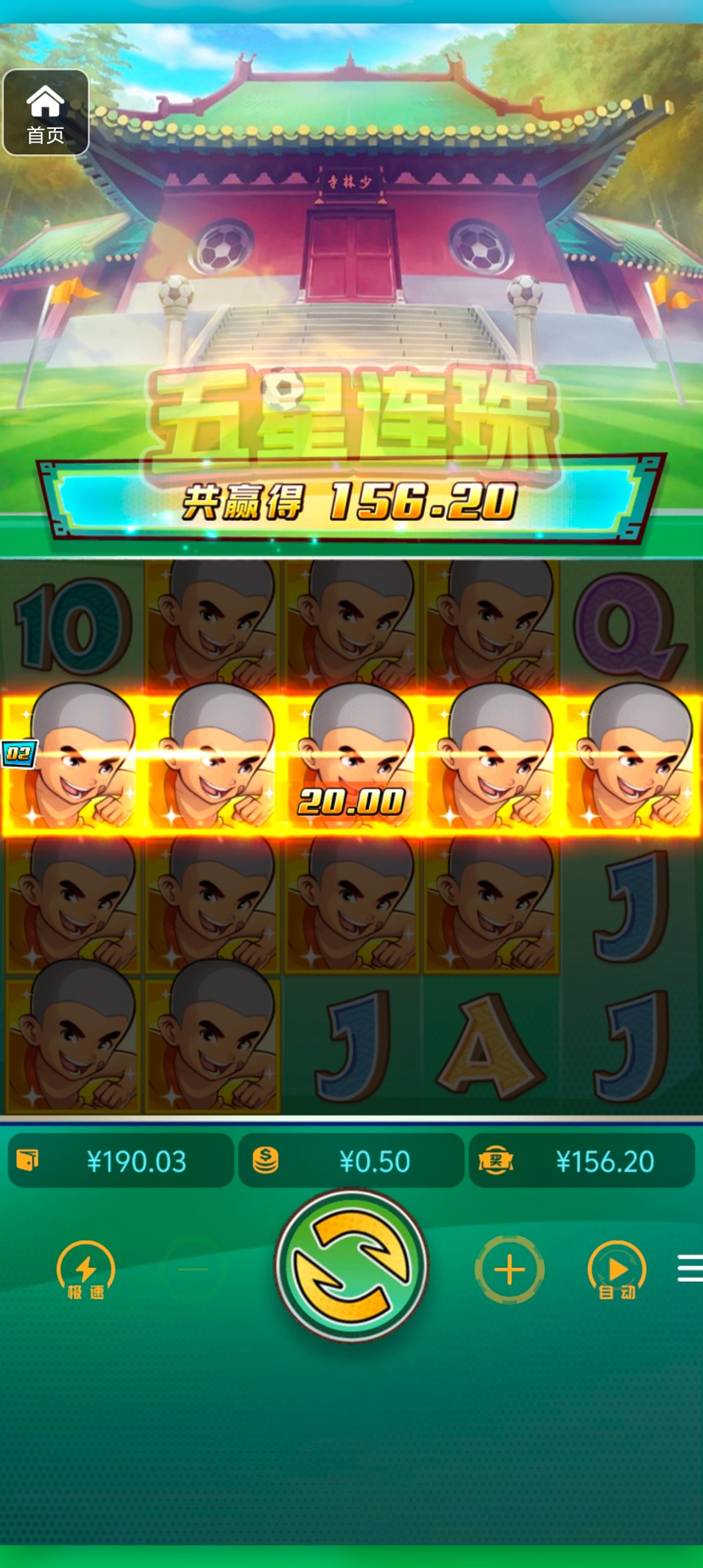Decrease the bet with the minus button
The width and height of the screenshot is (703, 1568).
193,1270
